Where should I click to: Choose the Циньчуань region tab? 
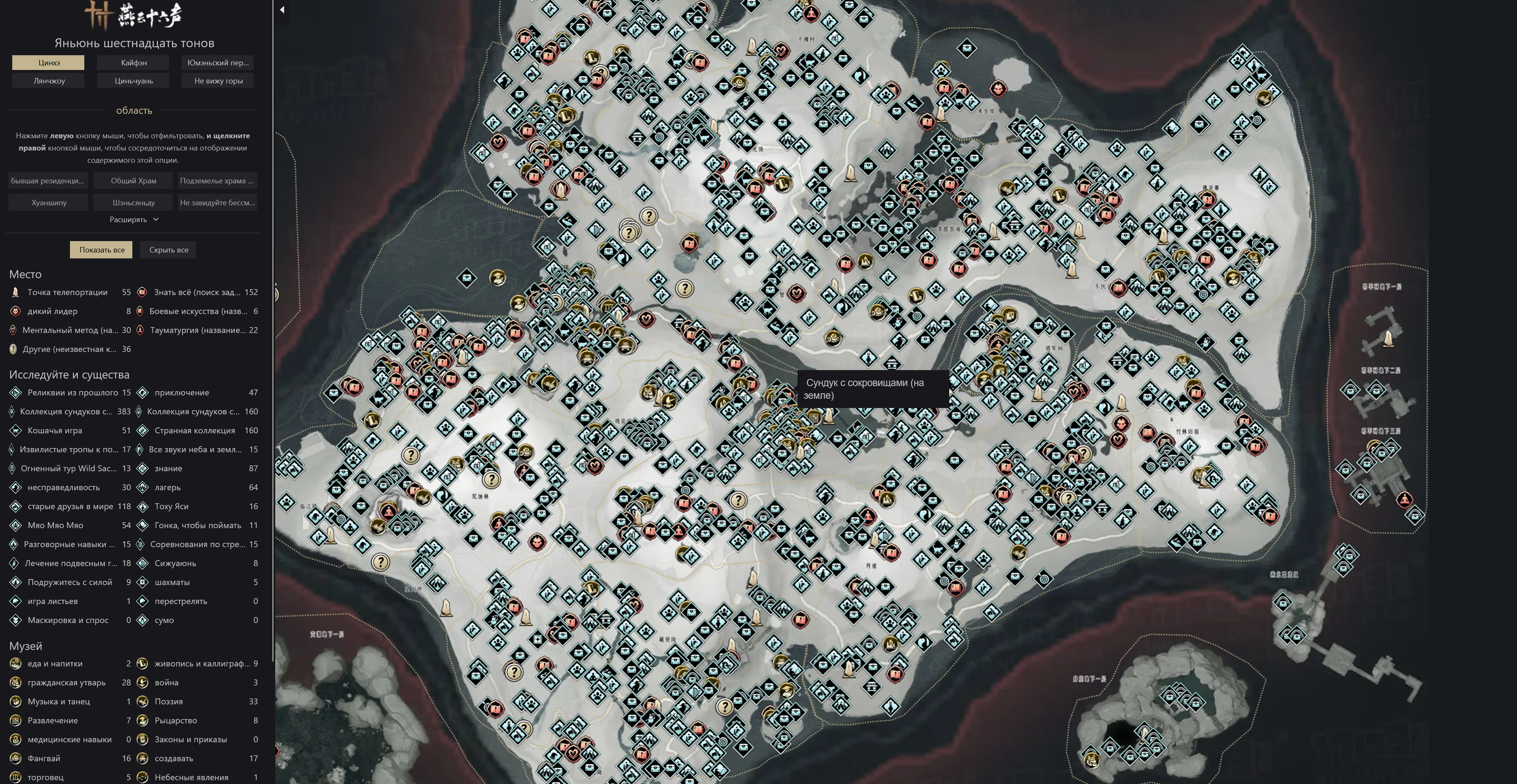tap(134, 81)
